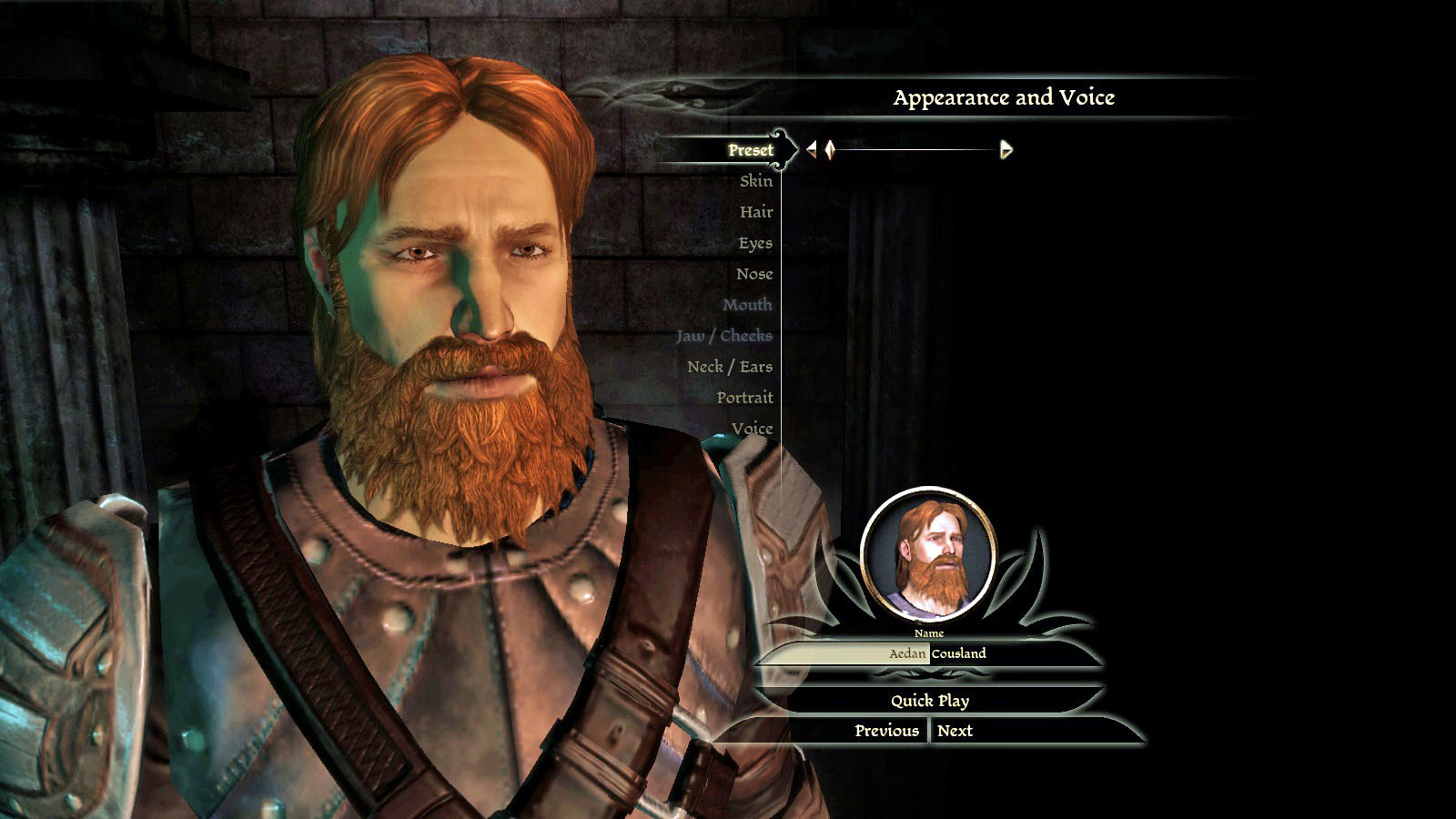Go back with the Previous button
Screen dimensions: 1456x819
pos(885,731)
